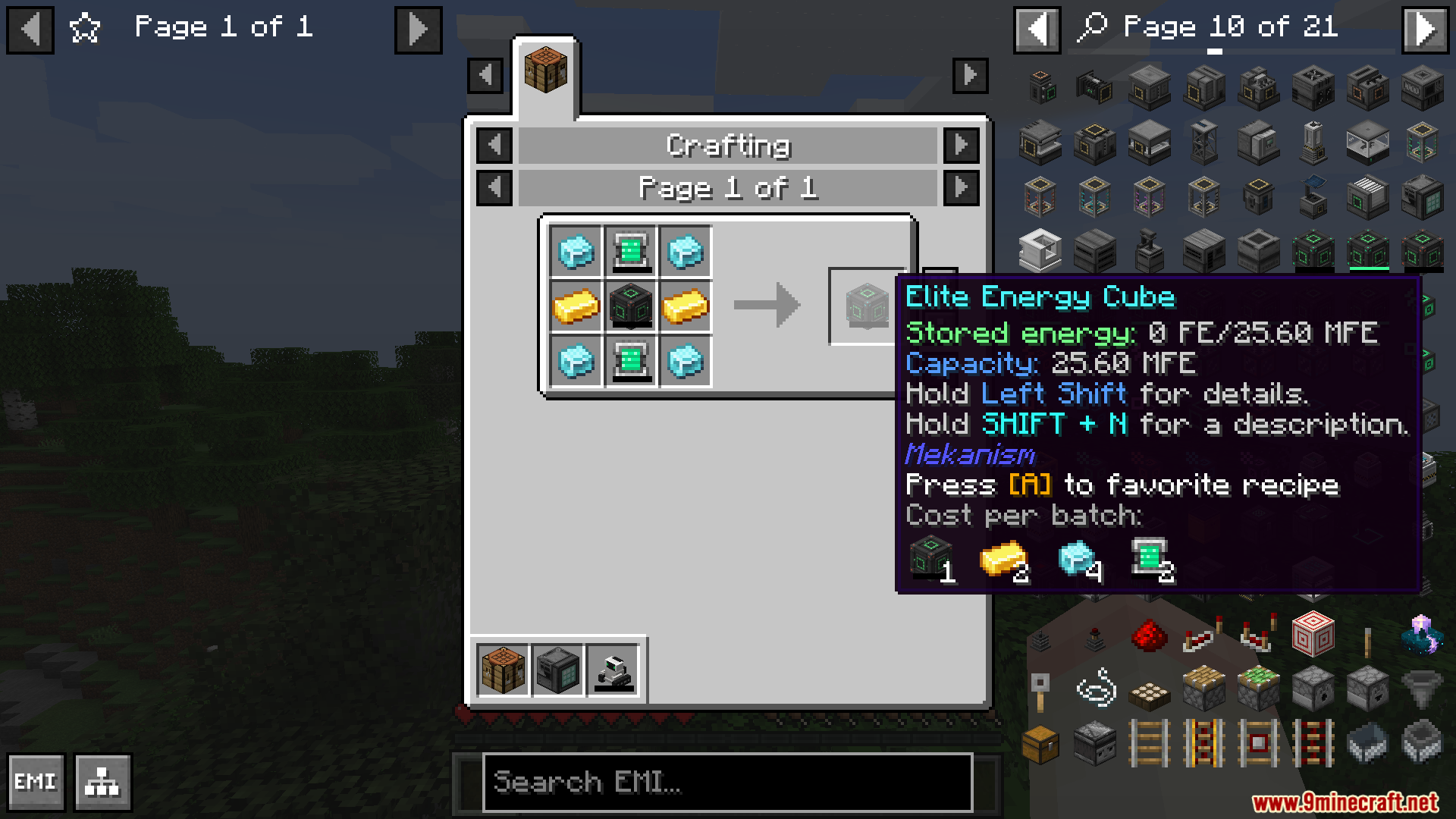This screenshot has width=1456, height=819.
Task: Go back a category with the left arrow beside Crafting
Action: [495, 145]
